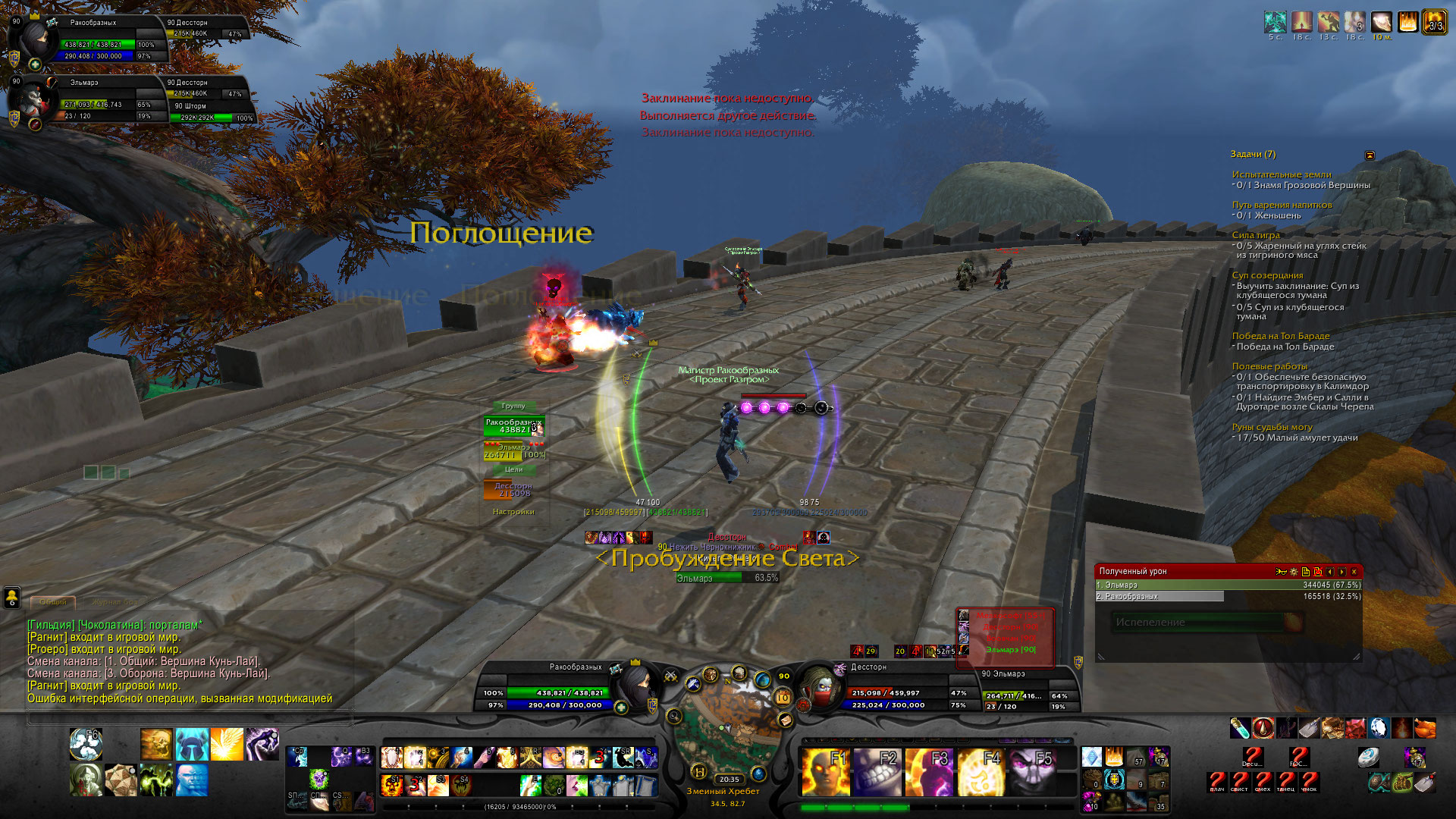
Task: Click the cloud swirl F6 ability
Action: click(x=86, y=744)
